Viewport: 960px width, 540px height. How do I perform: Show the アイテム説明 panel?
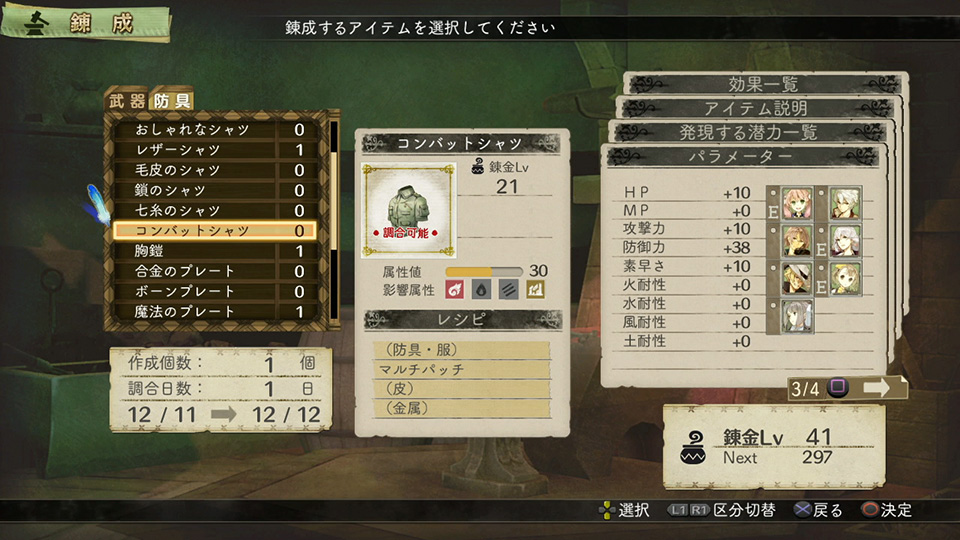(x=756, y=108)
